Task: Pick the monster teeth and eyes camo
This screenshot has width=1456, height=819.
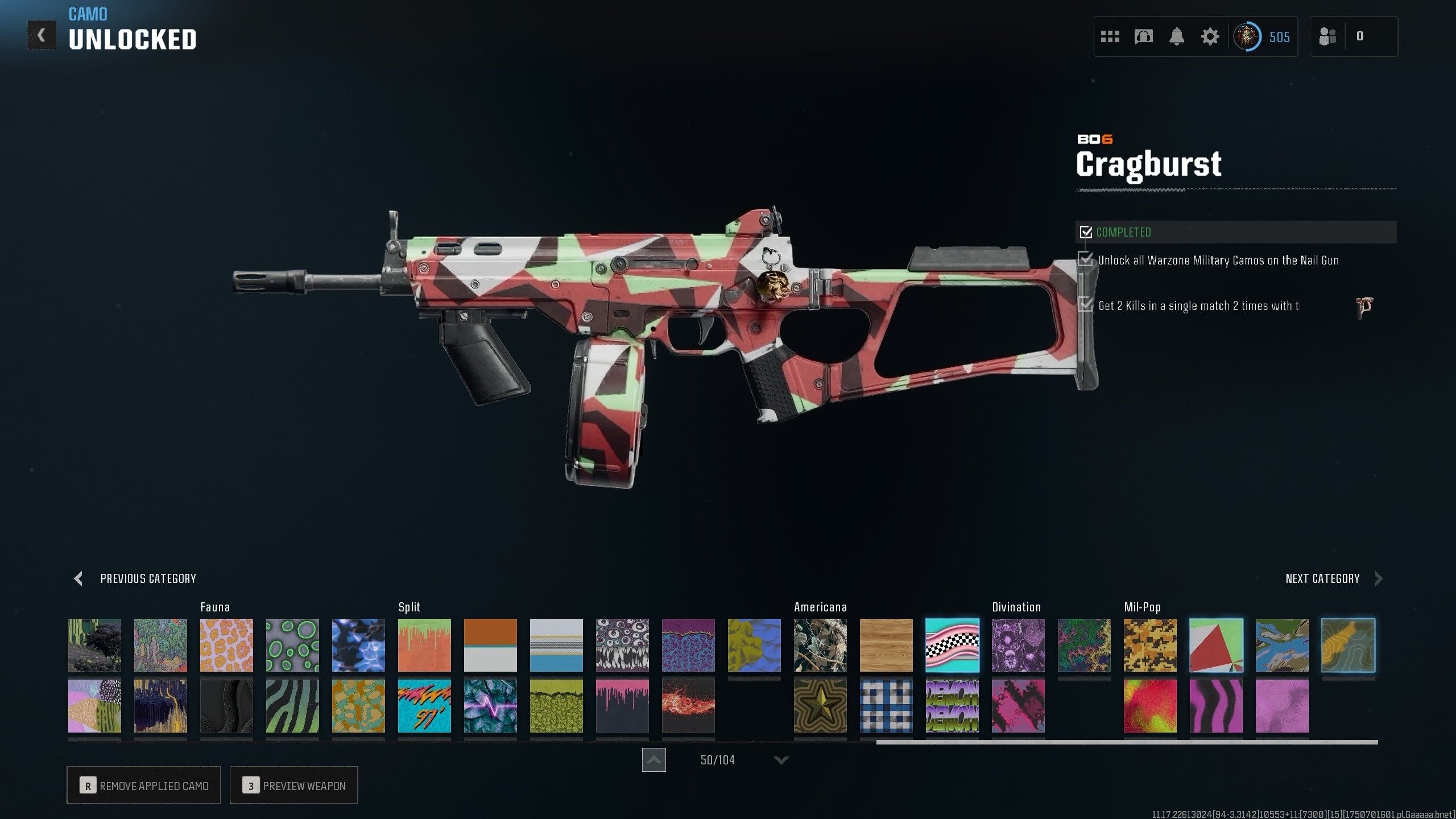Action: 622,645
